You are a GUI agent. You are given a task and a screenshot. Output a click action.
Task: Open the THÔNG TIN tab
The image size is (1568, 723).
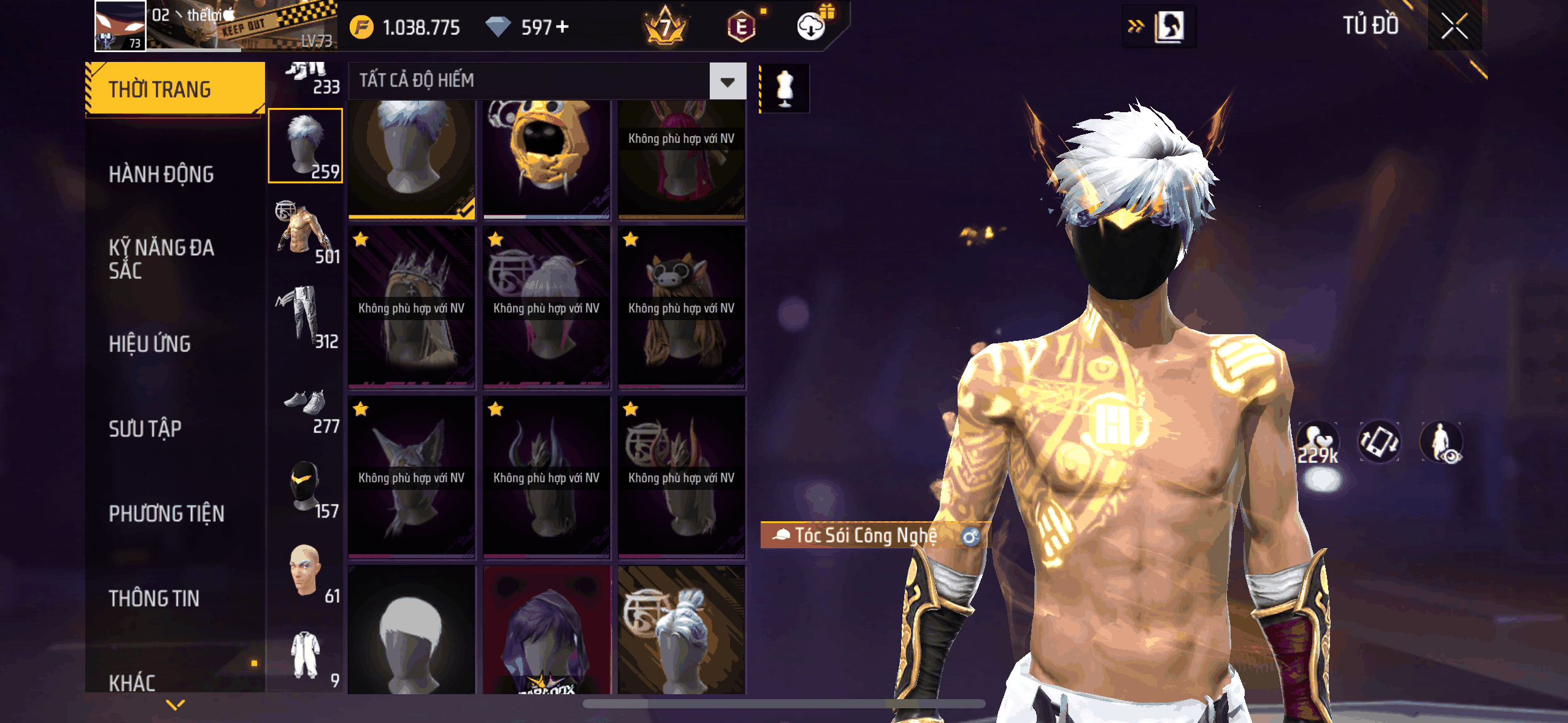(x=154, y=598)
